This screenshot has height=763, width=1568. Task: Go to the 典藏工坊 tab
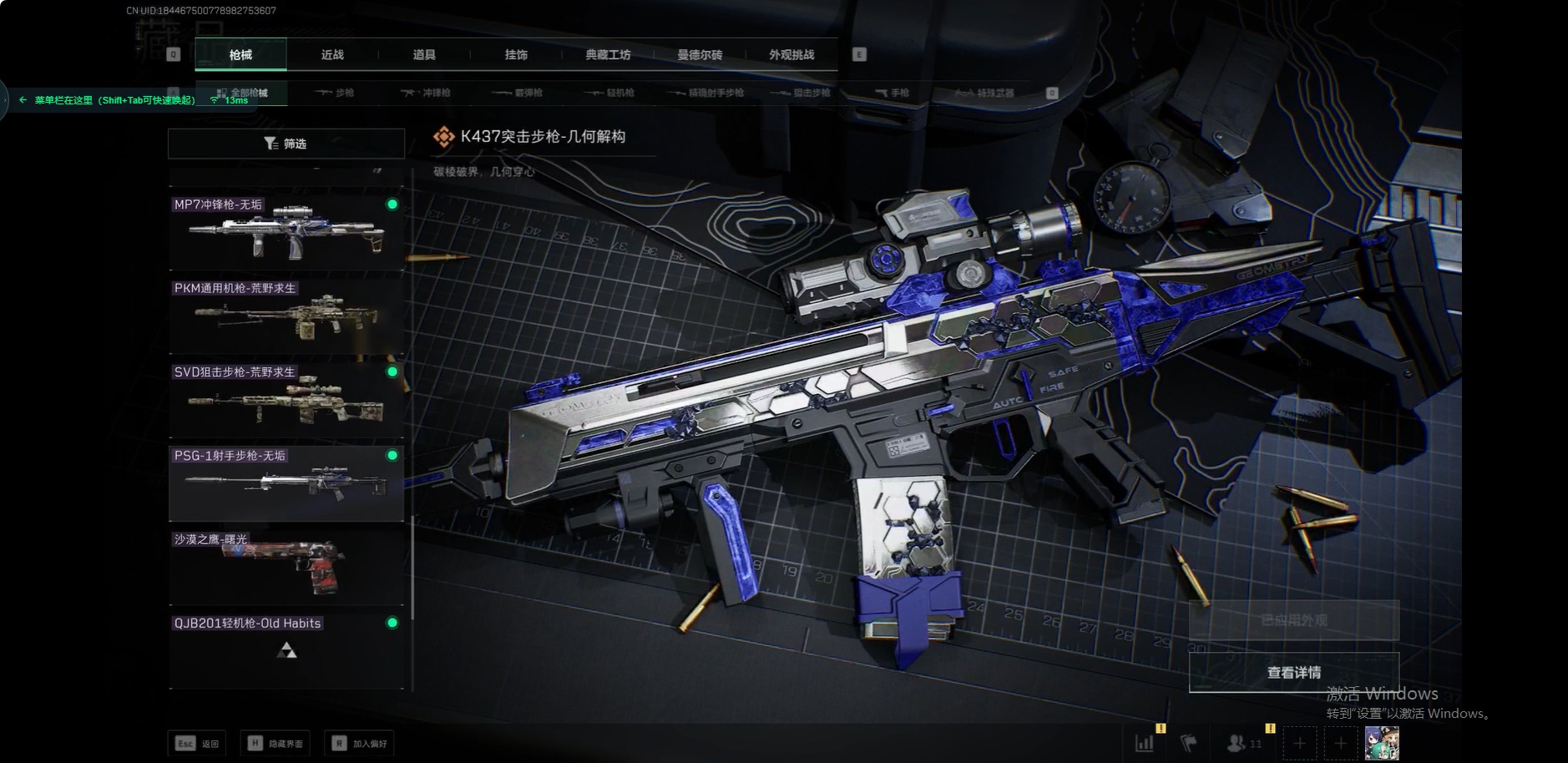point(608,55)
